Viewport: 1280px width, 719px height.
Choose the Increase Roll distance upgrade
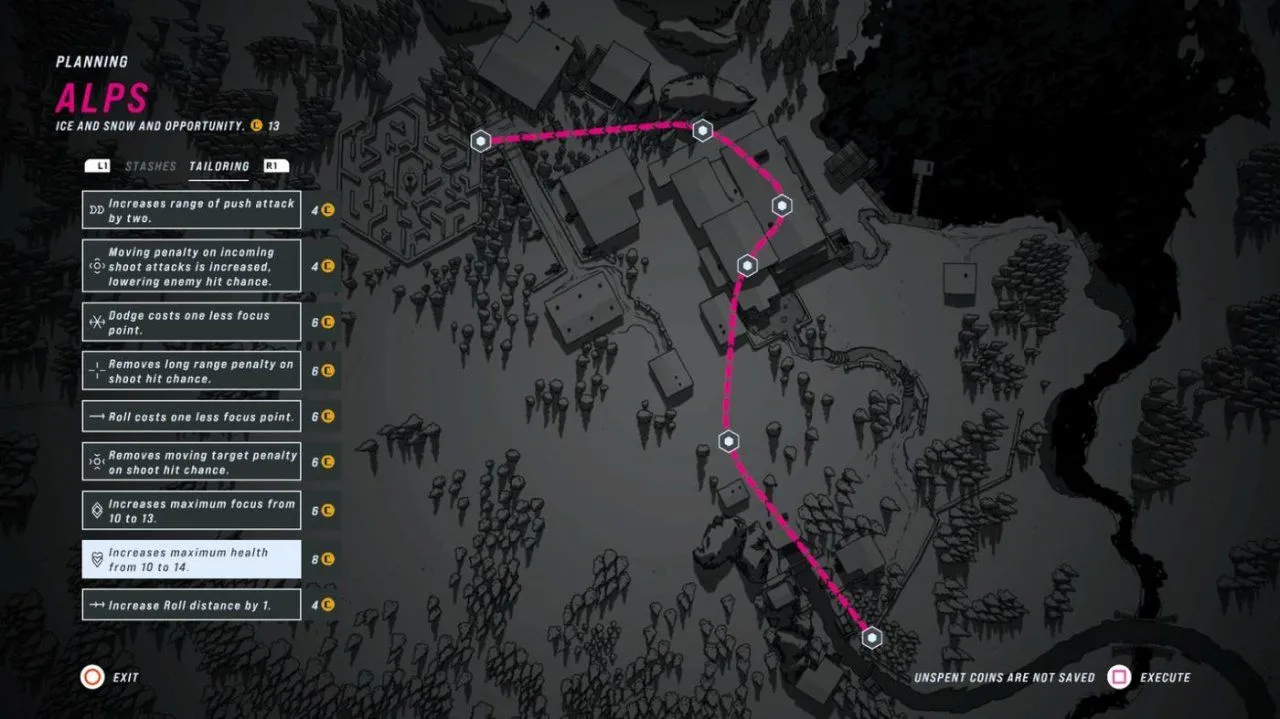click(x=191, y=605)
